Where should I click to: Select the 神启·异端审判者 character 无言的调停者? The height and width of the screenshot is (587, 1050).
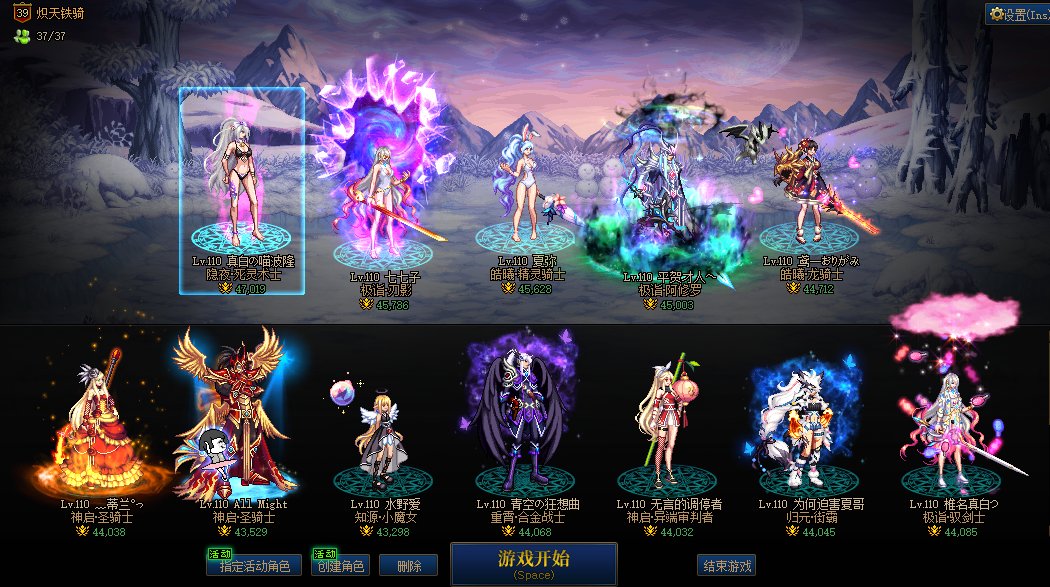coord(668,425)
